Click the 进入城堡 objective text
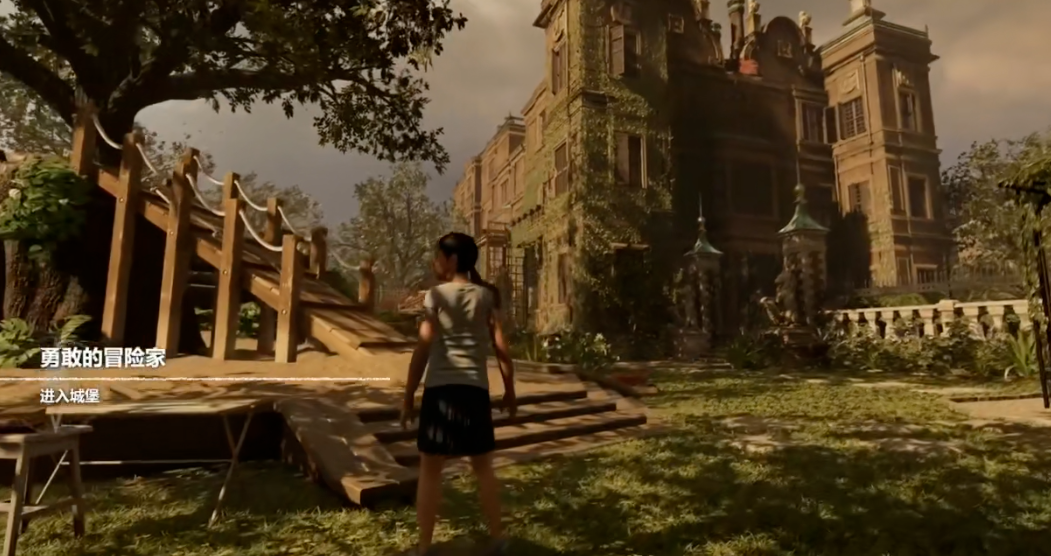 point(69,396)
